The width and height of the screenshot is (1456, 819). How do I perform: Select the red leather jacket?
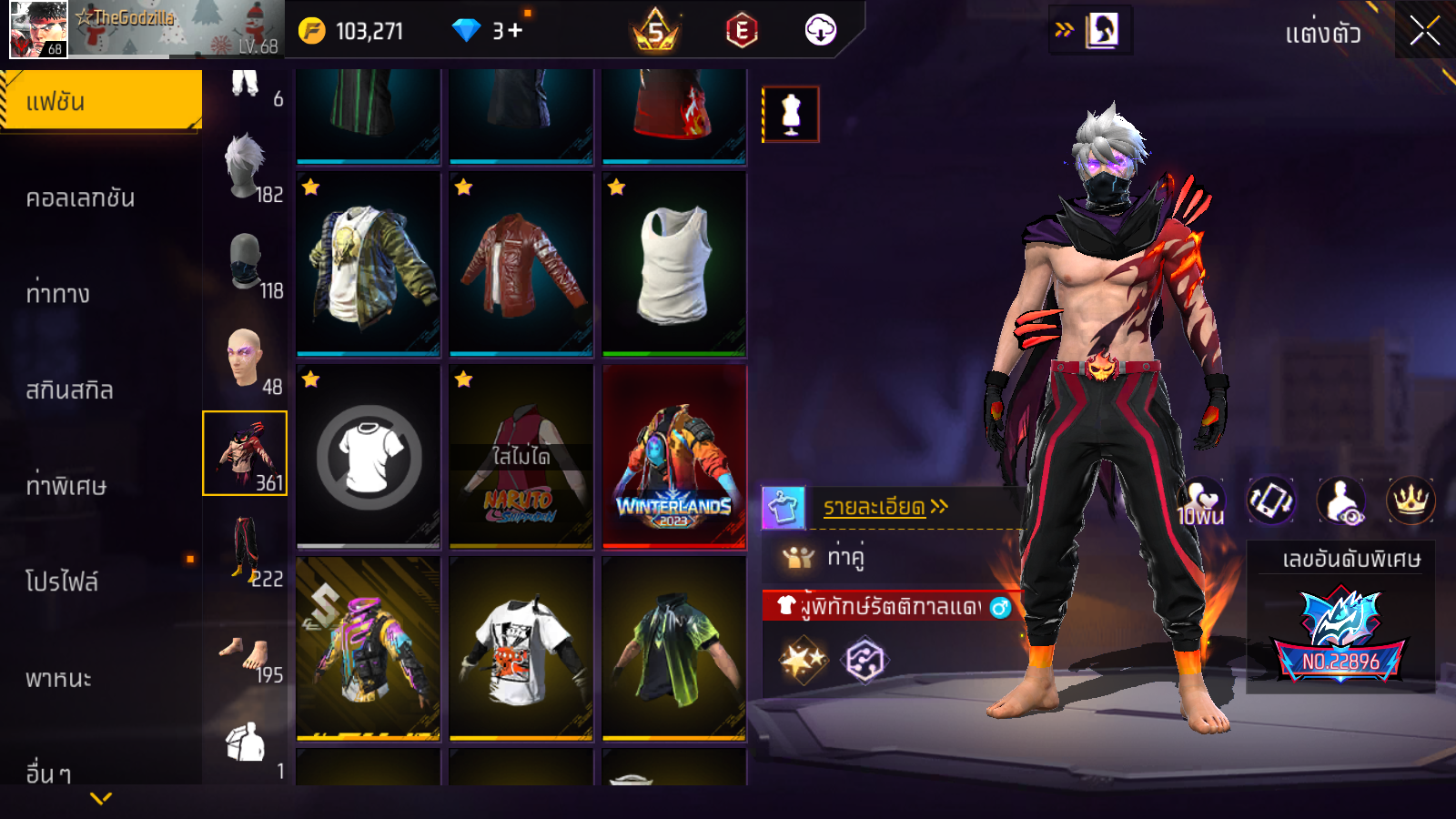521,264
